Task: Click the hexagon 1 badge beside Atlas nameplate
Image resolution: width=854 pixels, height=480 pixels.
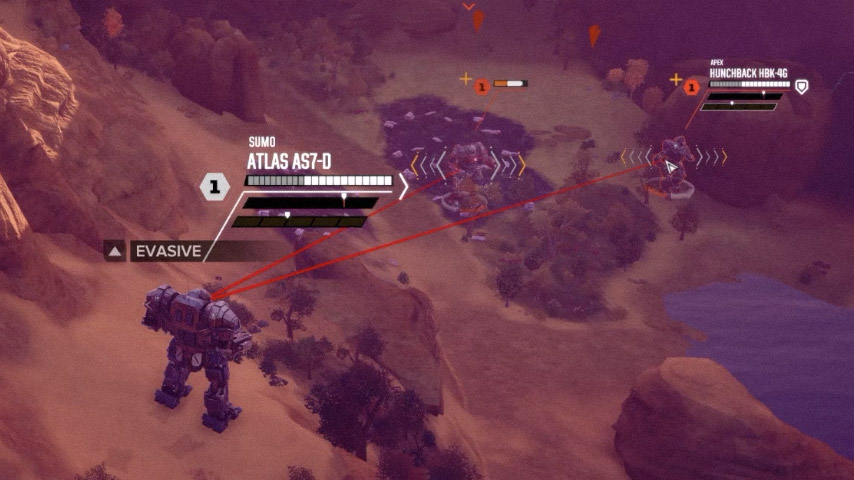Action: (x=215, y=185)
